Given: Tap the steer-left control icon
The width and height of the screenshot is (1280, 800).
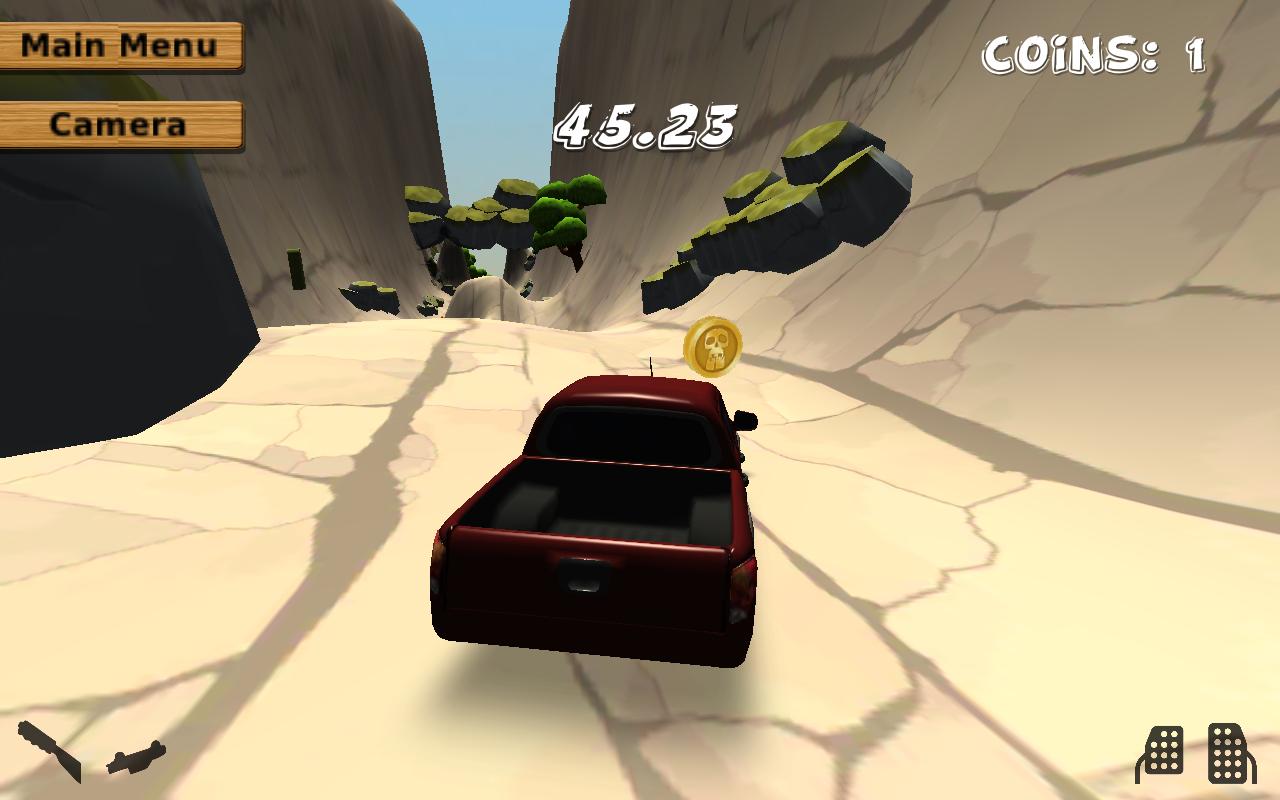Looking at the screenshot, I should coord(49,750).
